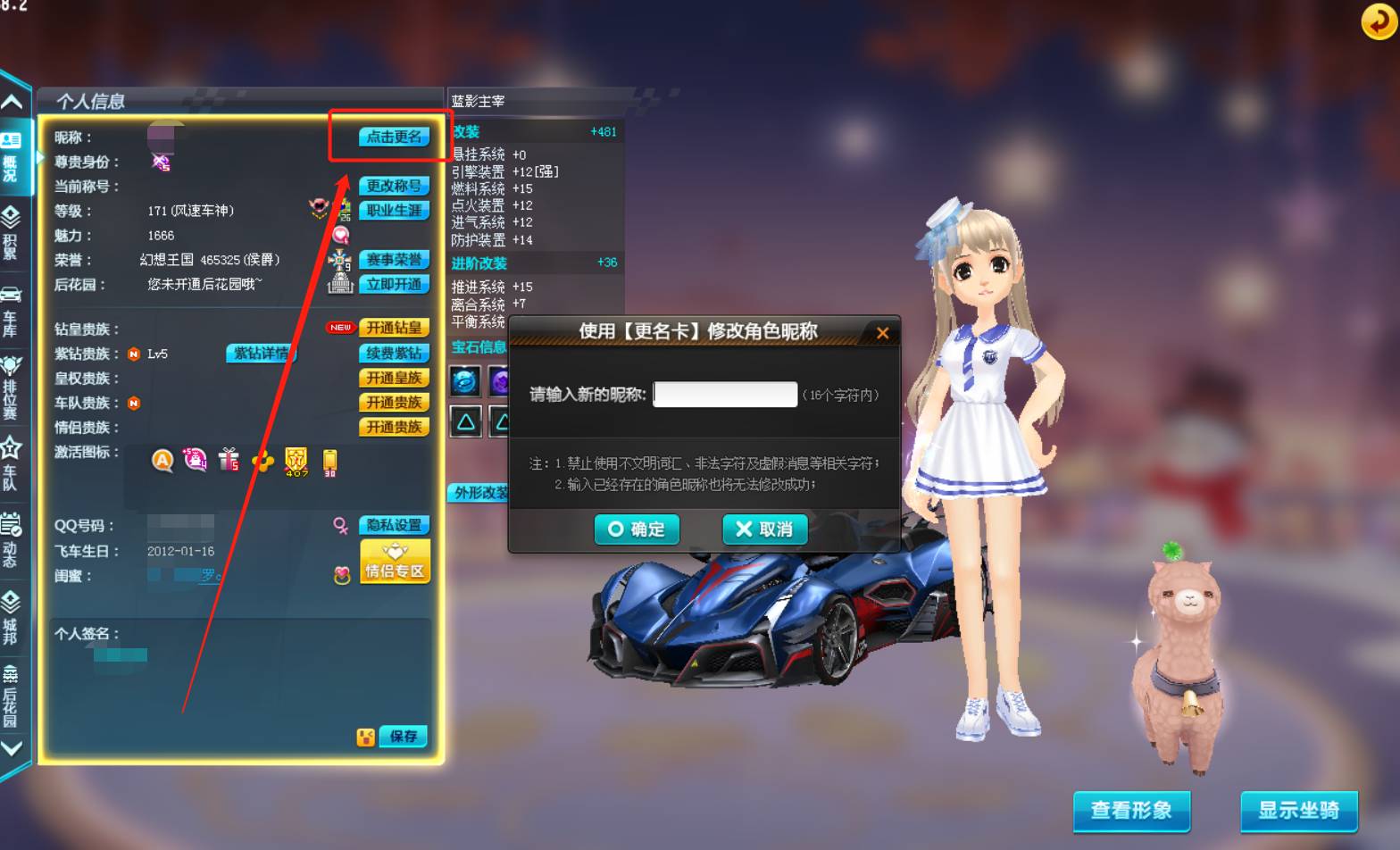
Task: Click the 紫钻详情 purple diamond detail bar
Action: click(x=260, y=354)
